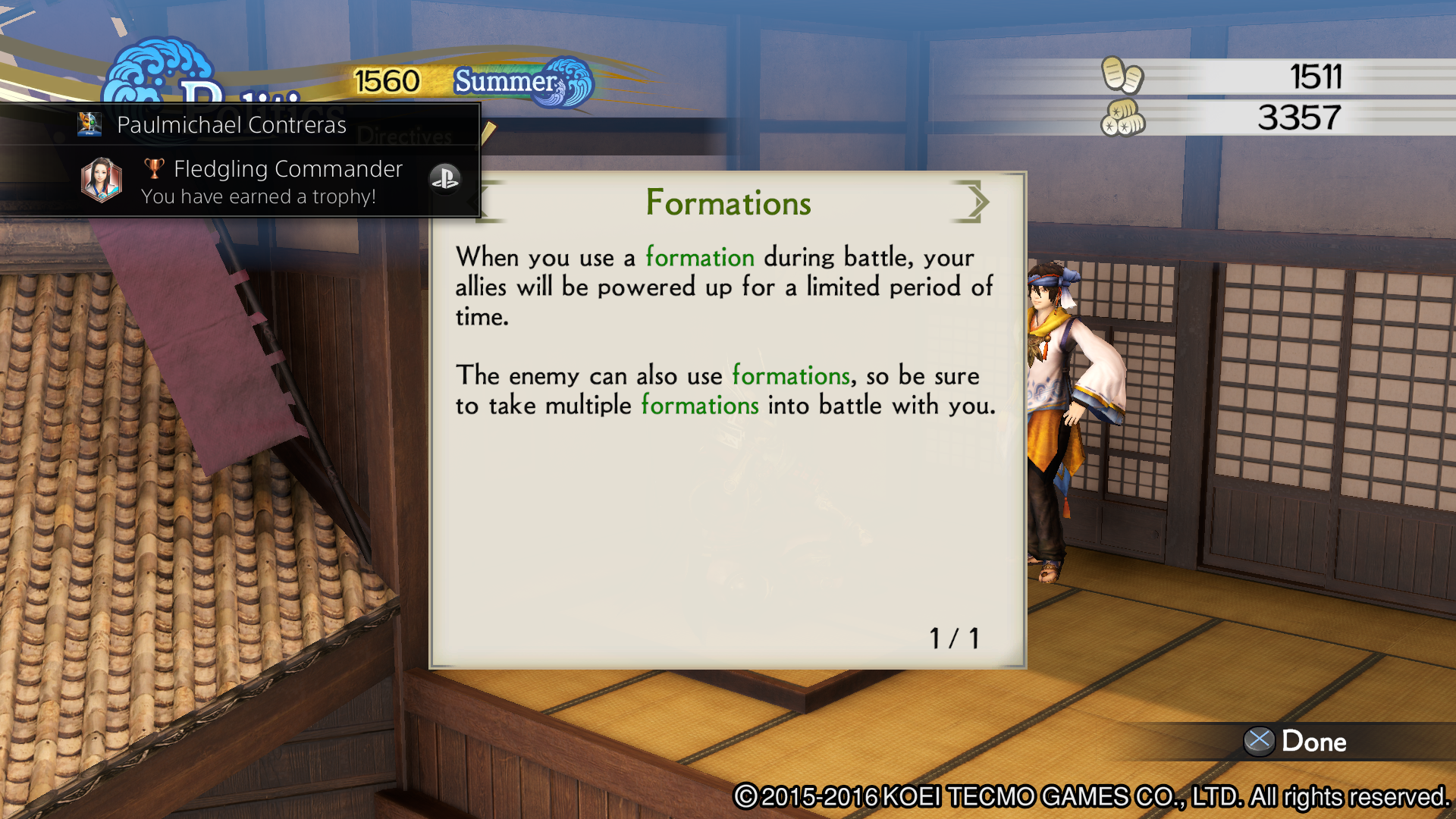1456x819 pixels.
Task: Click the PlayStation logo on the trophy popup
Action: (x=446, y=180)
